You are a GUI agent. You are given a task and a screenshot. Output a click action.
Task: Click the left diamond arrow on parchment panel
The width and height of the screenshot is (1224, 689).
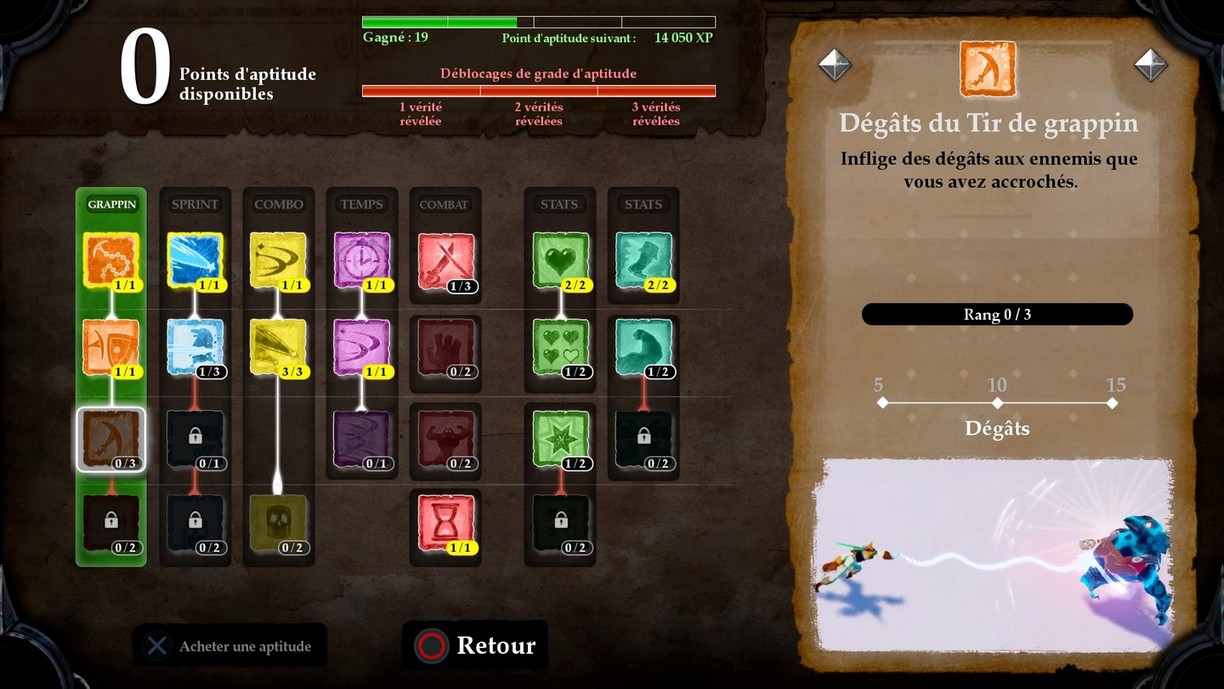pyautogui.click(x=835, y=65)
